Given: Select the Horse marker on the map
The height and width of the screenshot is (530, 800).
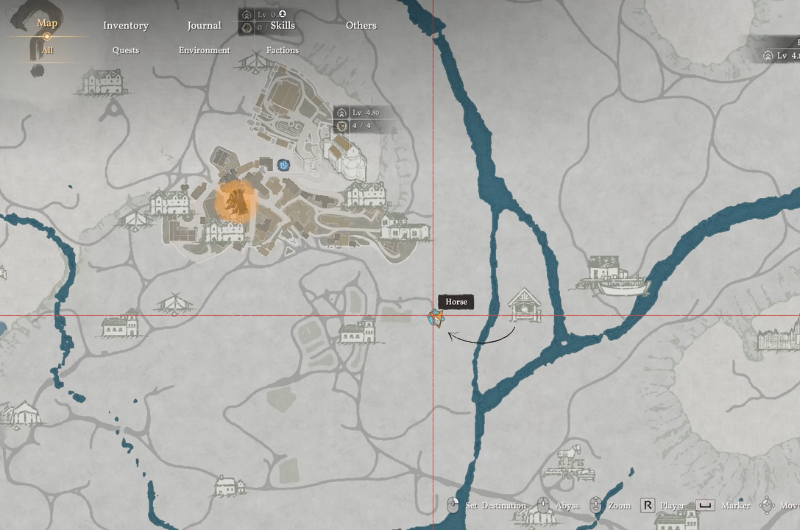Looking at the screenshot, I should 435,318.
